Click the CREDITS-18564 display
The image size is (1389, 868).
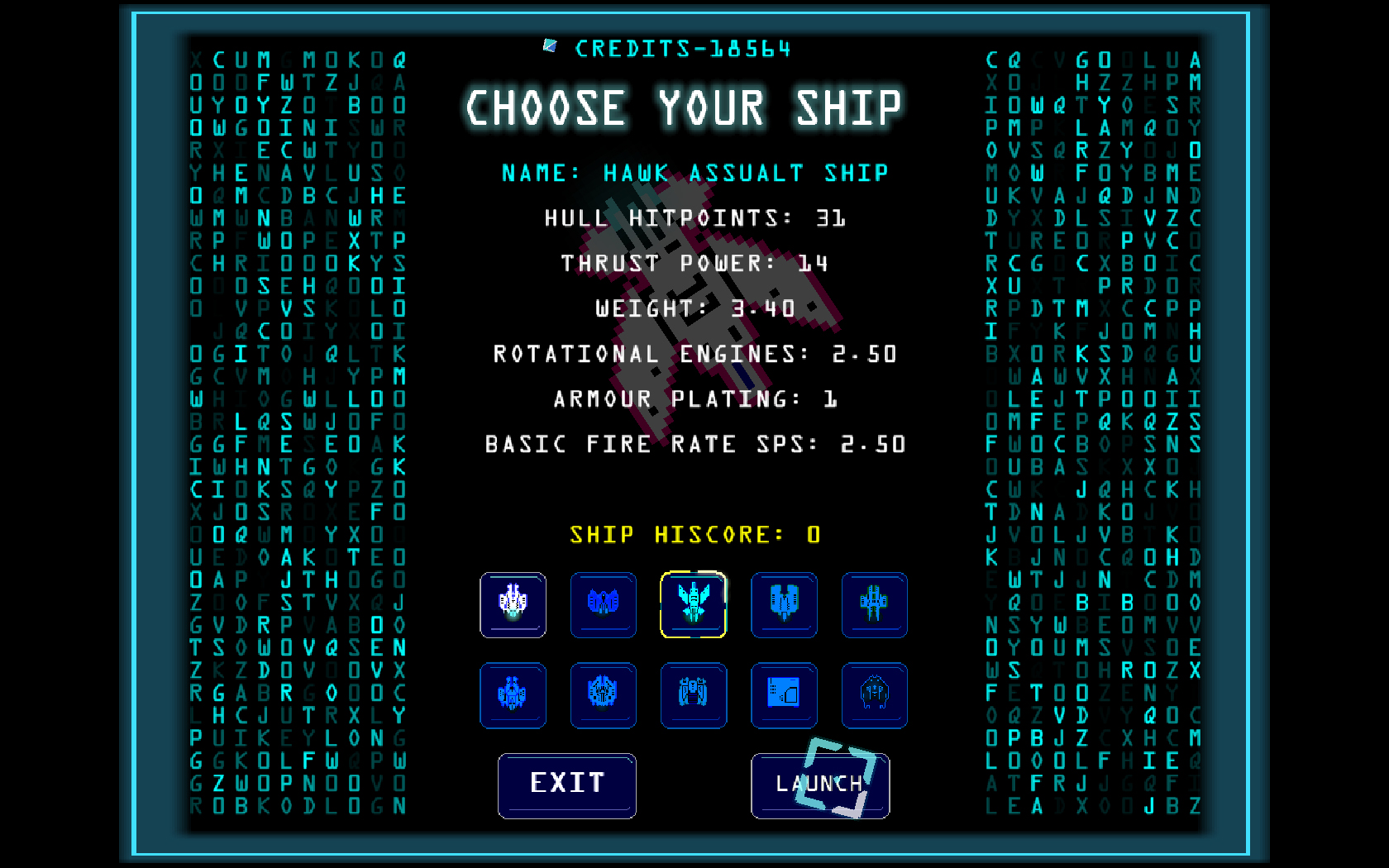coord(685,47)
